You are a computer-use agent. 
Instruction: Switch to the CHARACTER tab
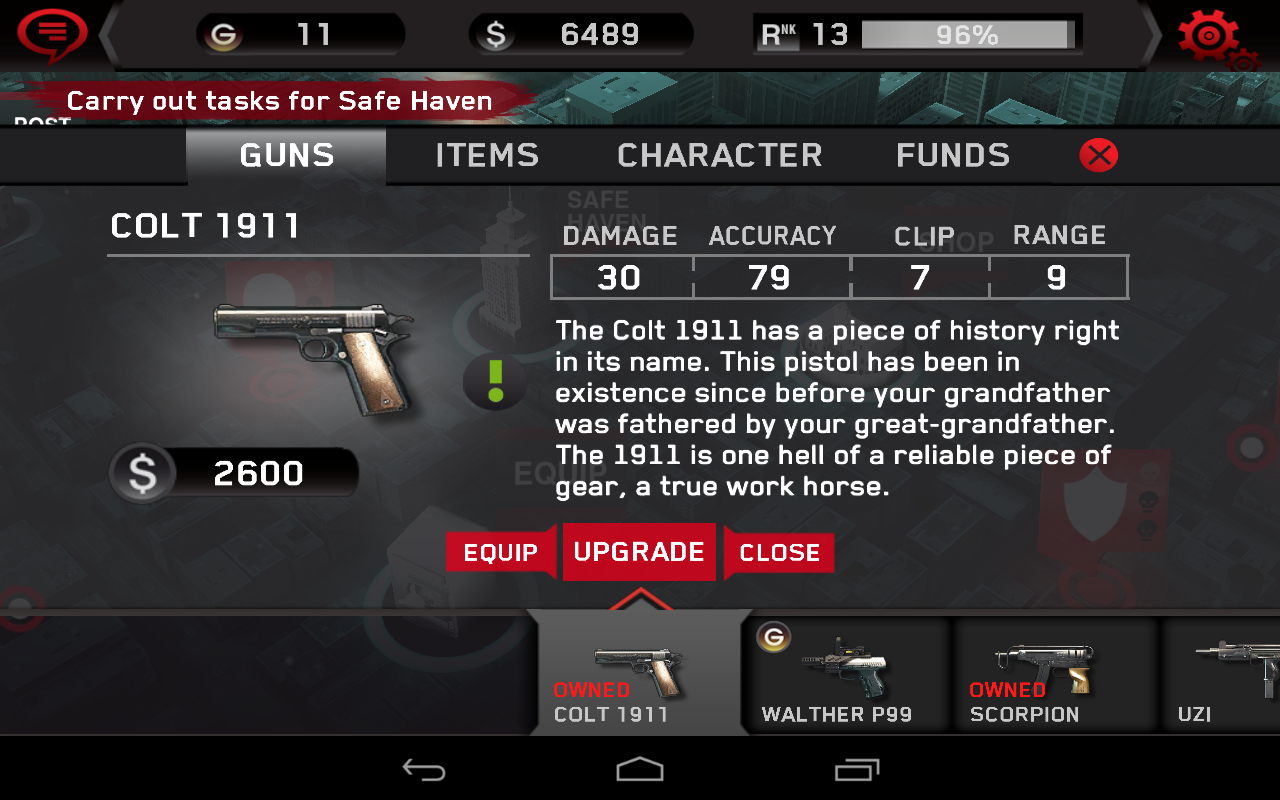pos(719,155)
